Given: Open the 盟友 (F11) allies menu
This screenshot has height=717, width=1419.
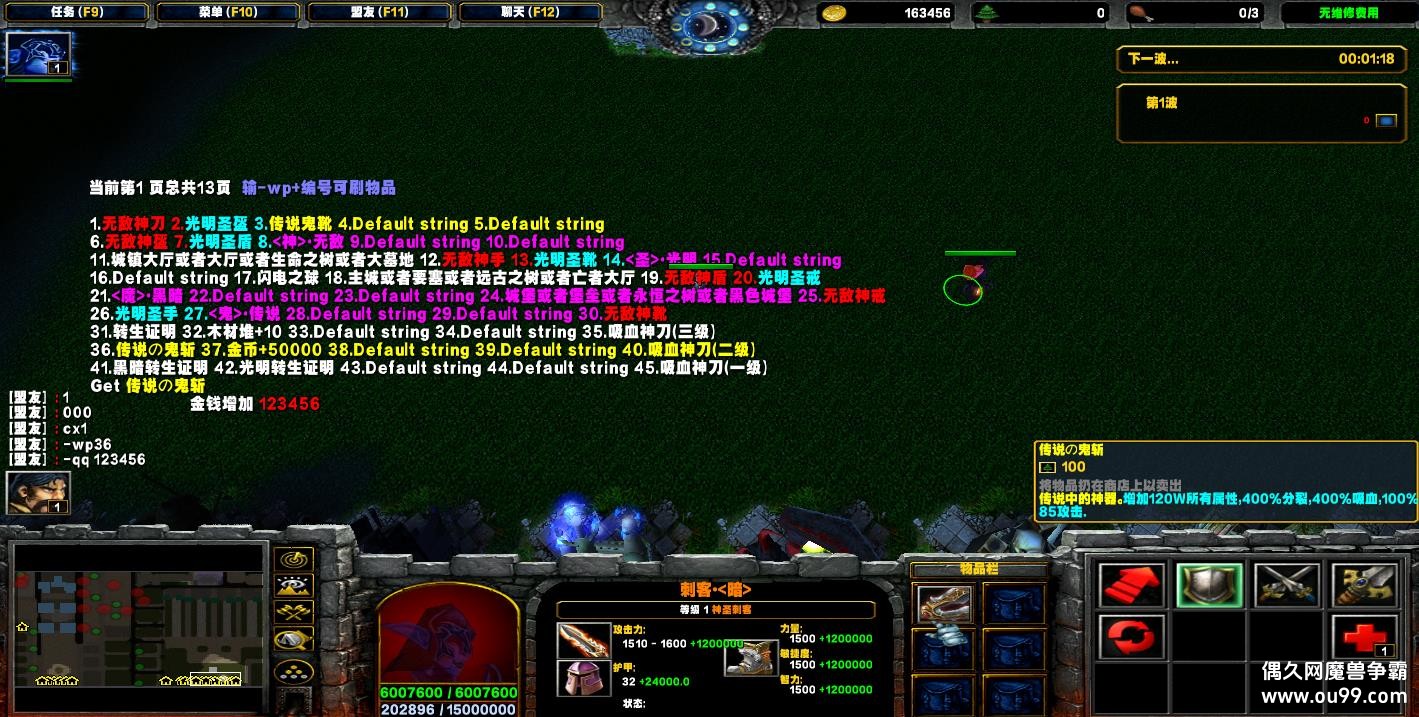Looking at the screenshot, I should tap(381, 13).
